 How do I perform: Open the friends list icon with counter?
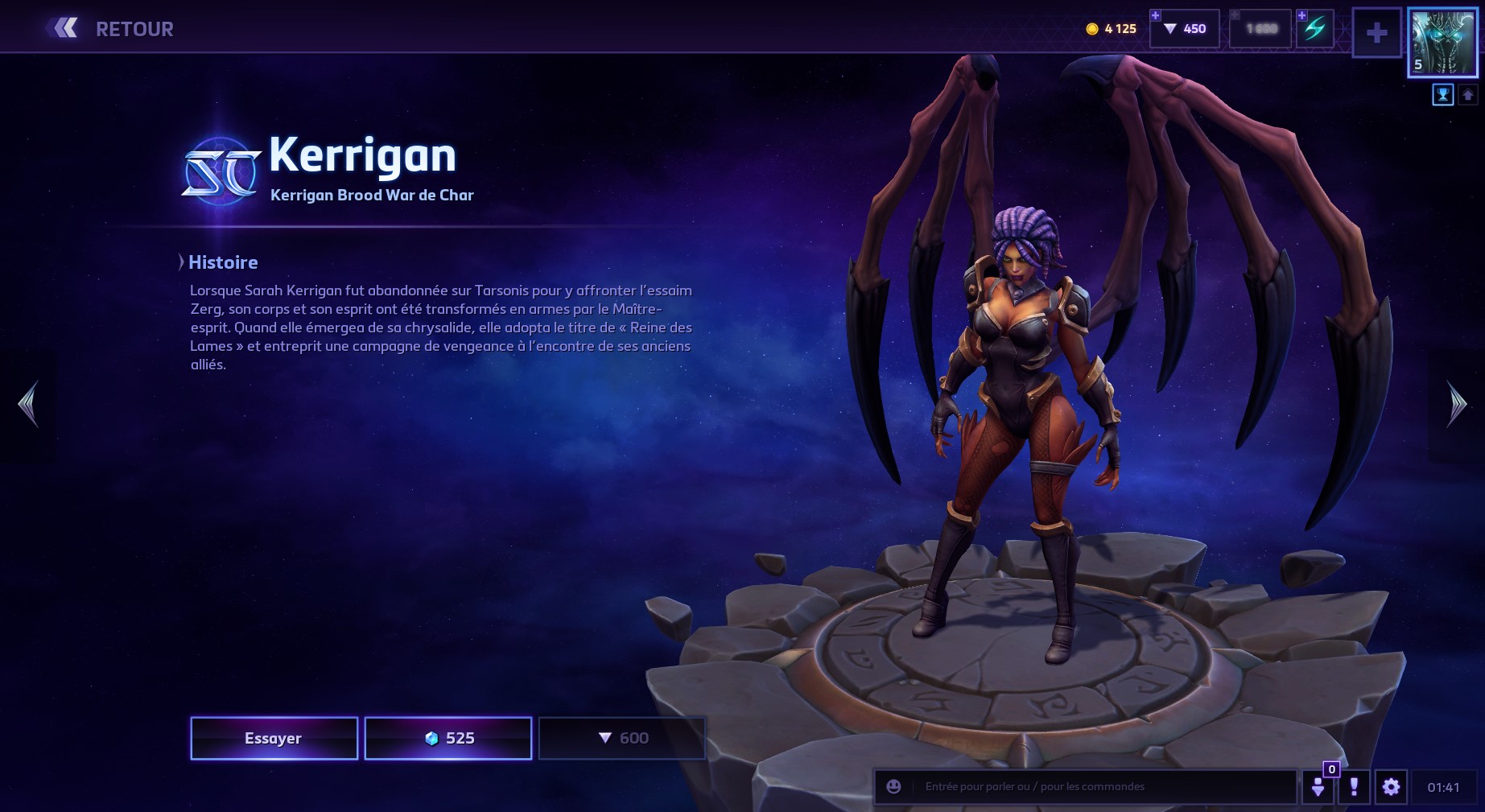click(1318, 786)
